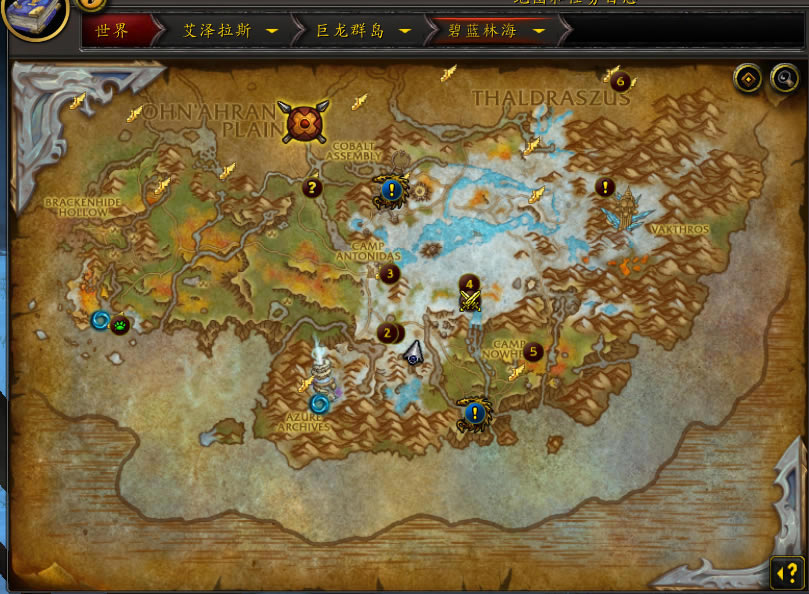
Task: Select quest marker number 3
Action: click(389, 273)
